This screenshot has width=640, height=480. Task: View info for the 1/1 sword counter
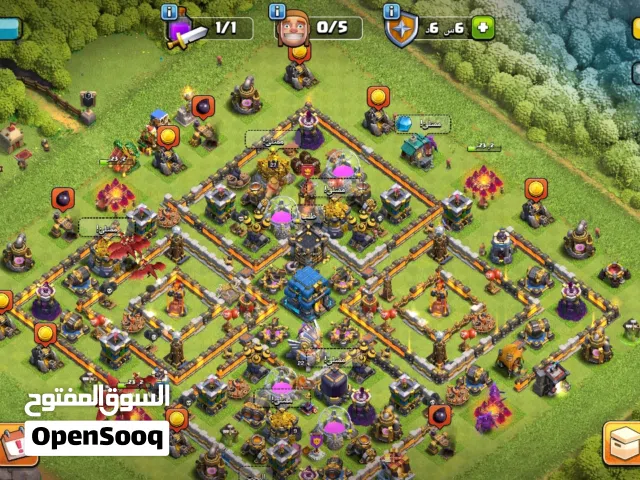[x=169, y=11]
